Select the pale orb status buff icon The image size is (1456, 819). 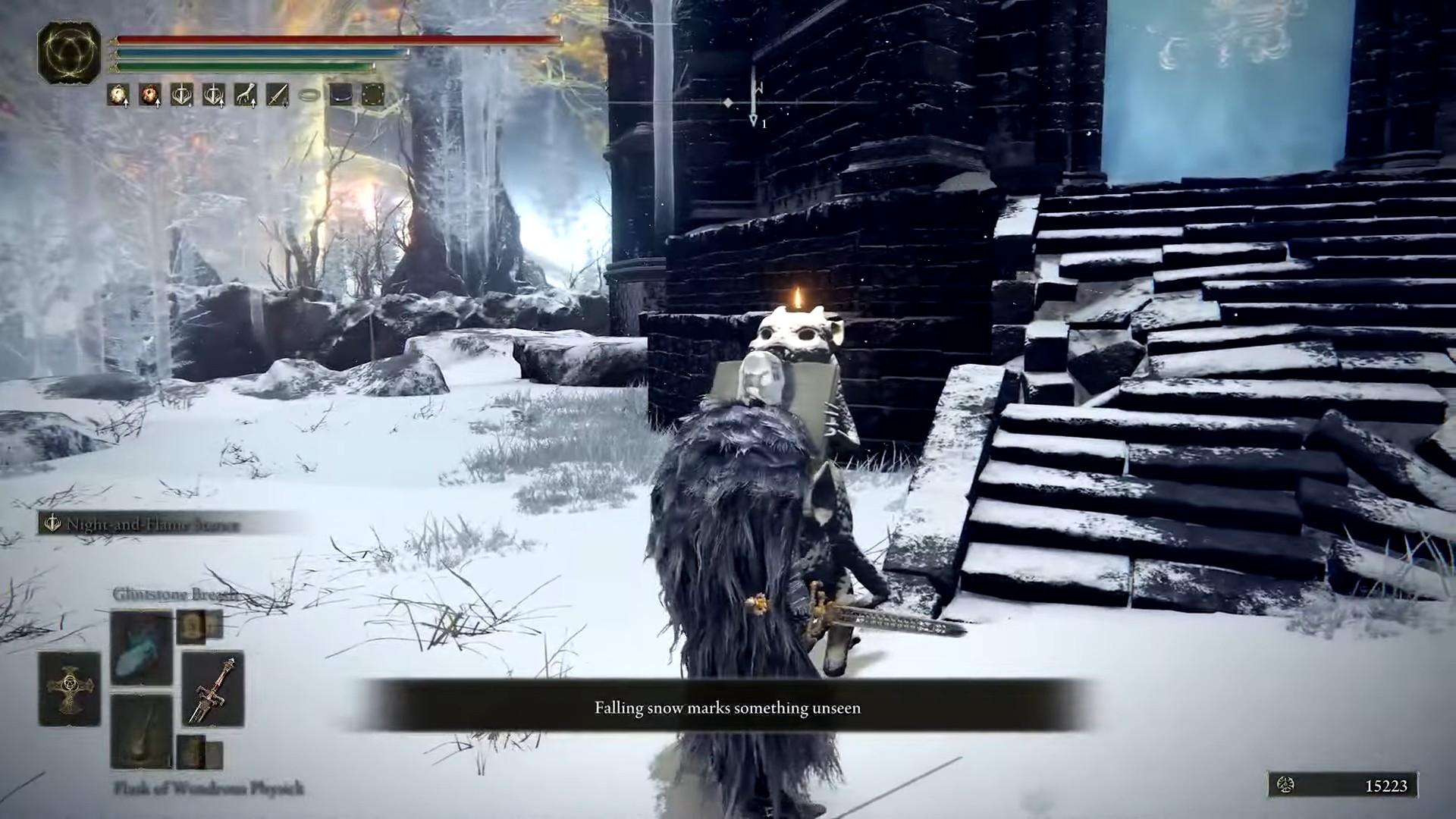point(118,95)
